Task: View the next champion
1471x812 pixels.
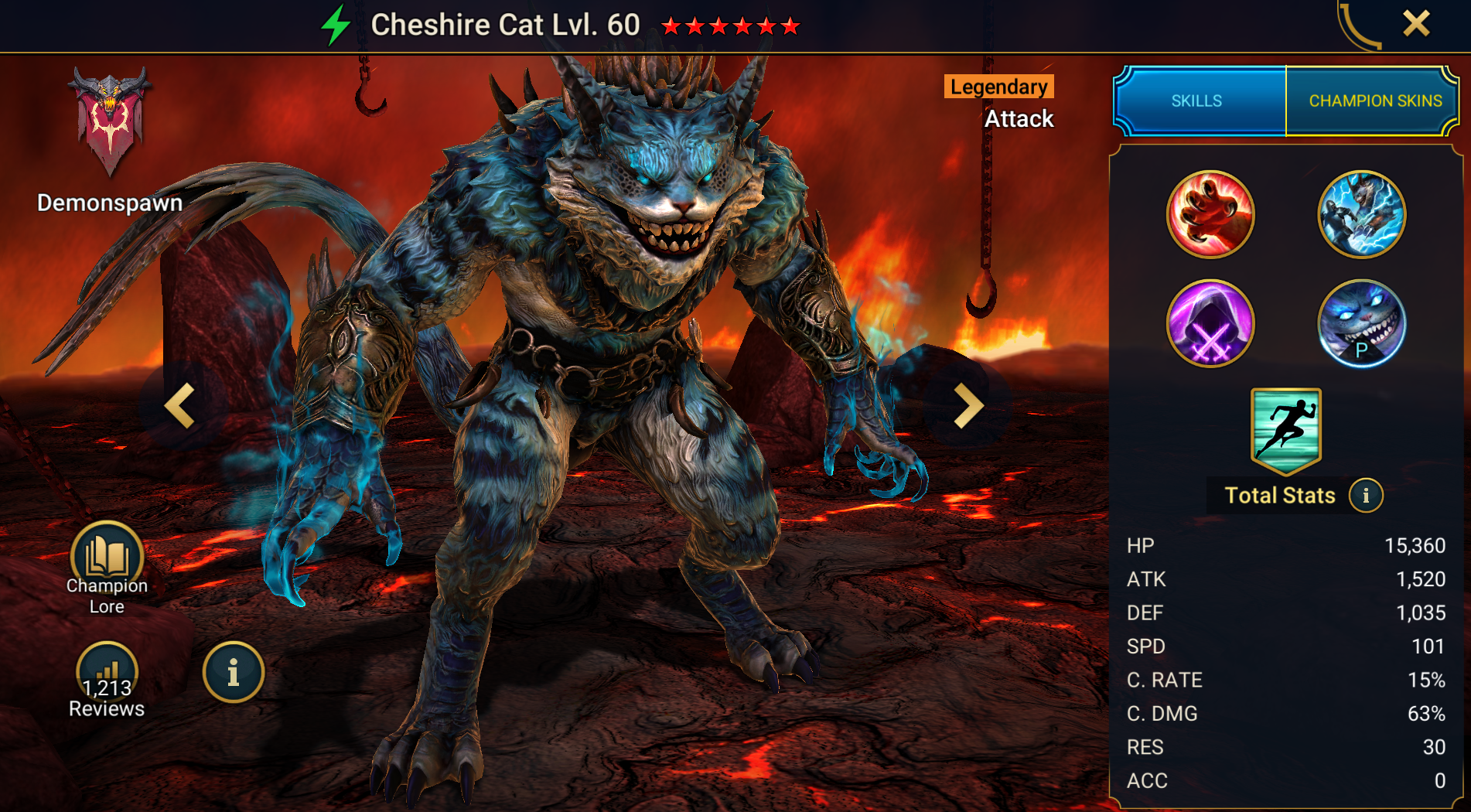Action: 968,405
